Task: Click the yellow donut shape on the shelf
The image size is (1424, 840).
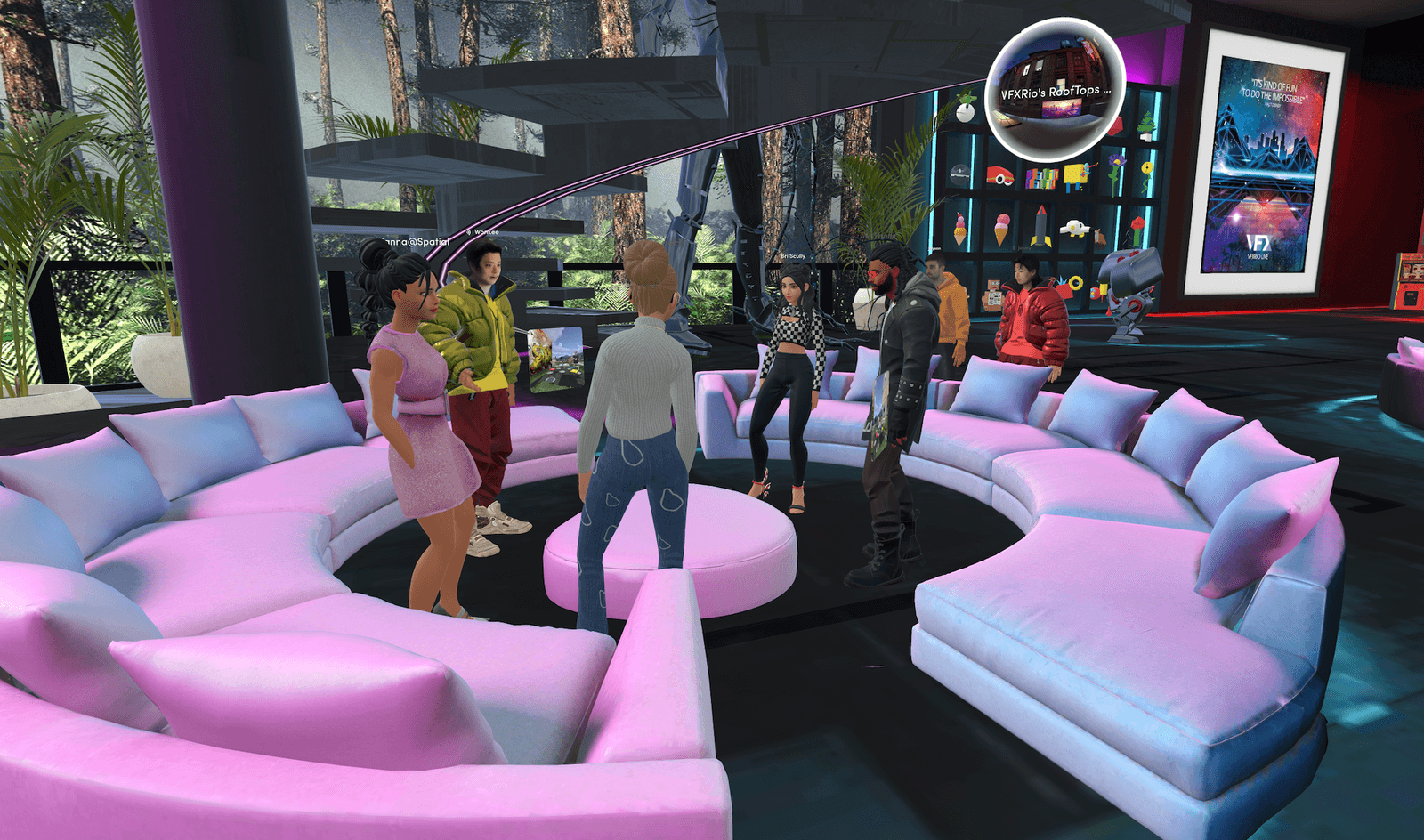Action: (x=1075, y=281)
